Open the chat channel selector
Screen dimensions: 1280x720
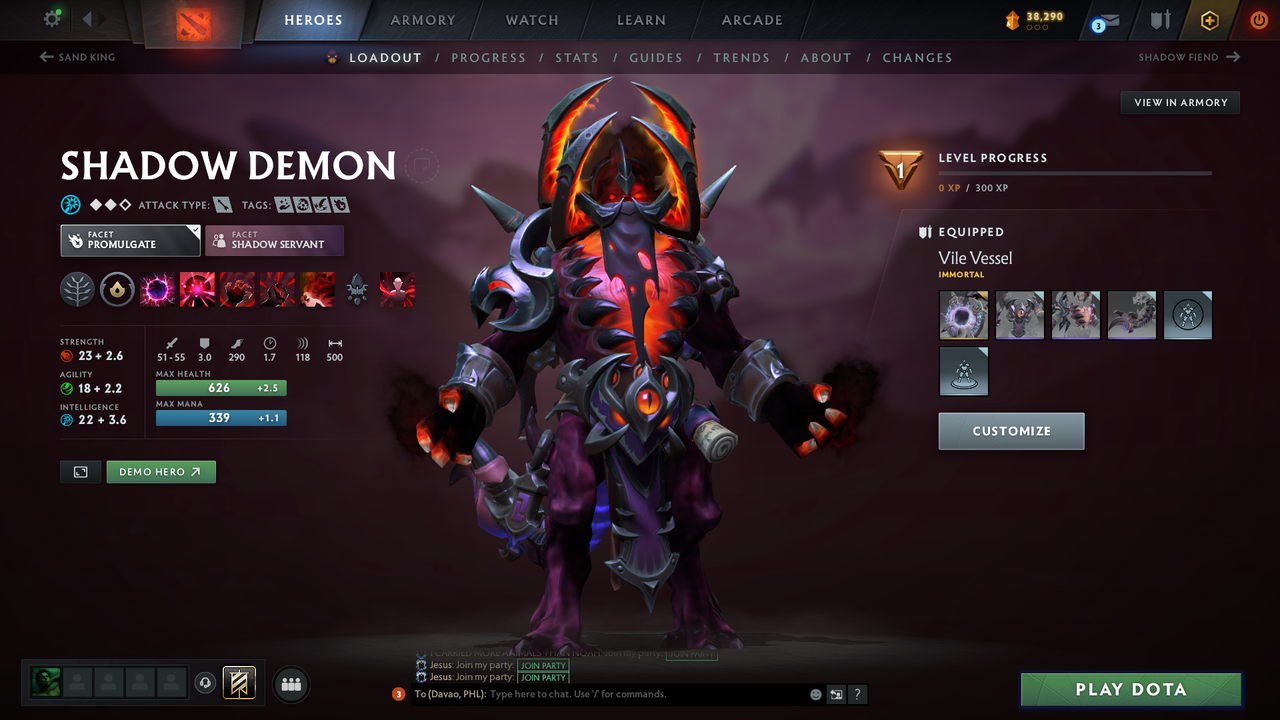(836, 693)
